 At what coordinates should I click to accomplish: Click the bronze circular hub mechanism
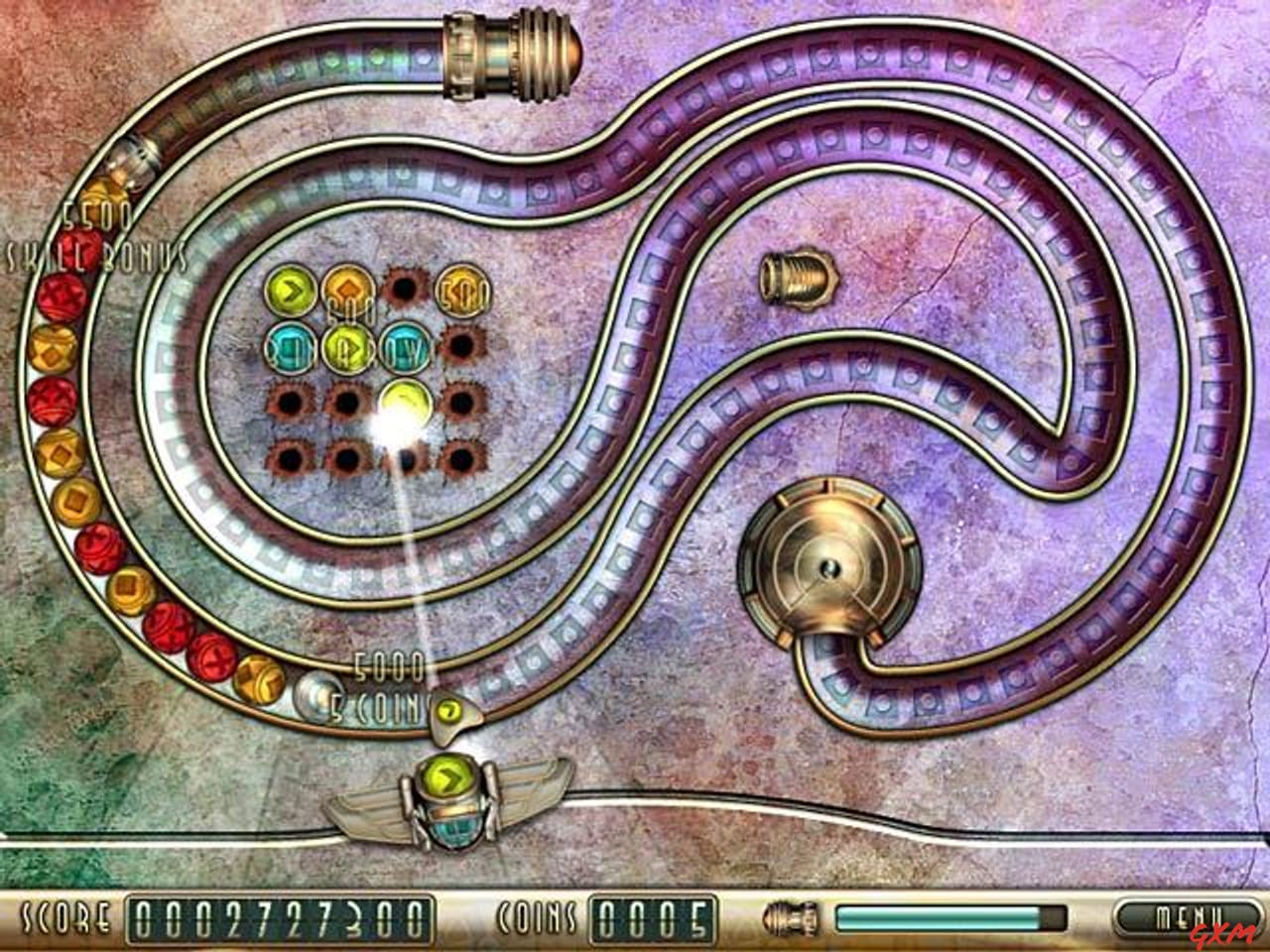(x=829, y=565)
